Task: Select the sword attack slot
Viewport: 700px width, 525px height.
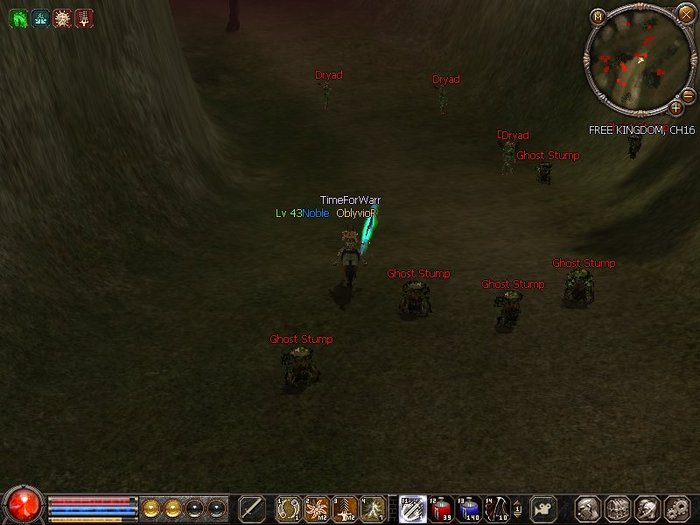Action: point(252,508)
